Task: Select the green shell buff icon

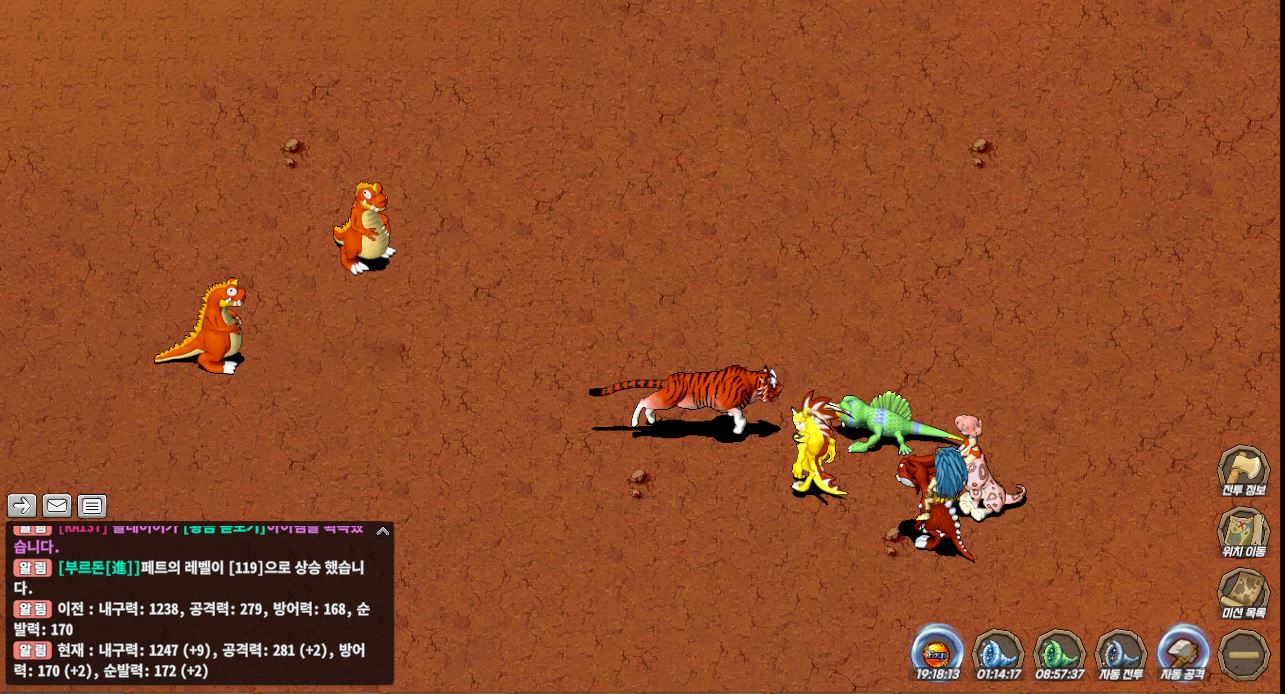Action: [x=1059, y=651]
